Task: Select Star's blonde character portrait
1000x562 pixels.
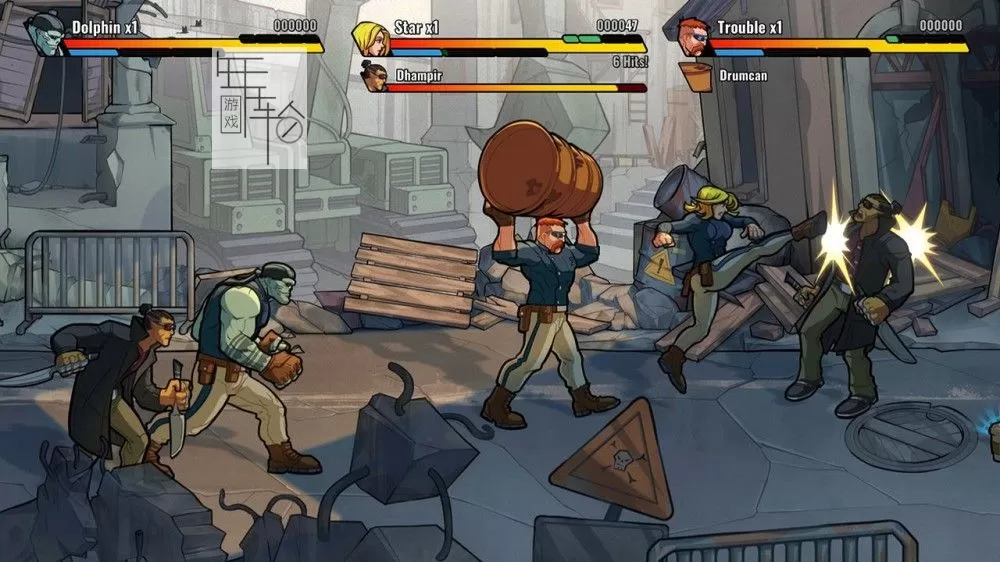Action: (369, 38)
